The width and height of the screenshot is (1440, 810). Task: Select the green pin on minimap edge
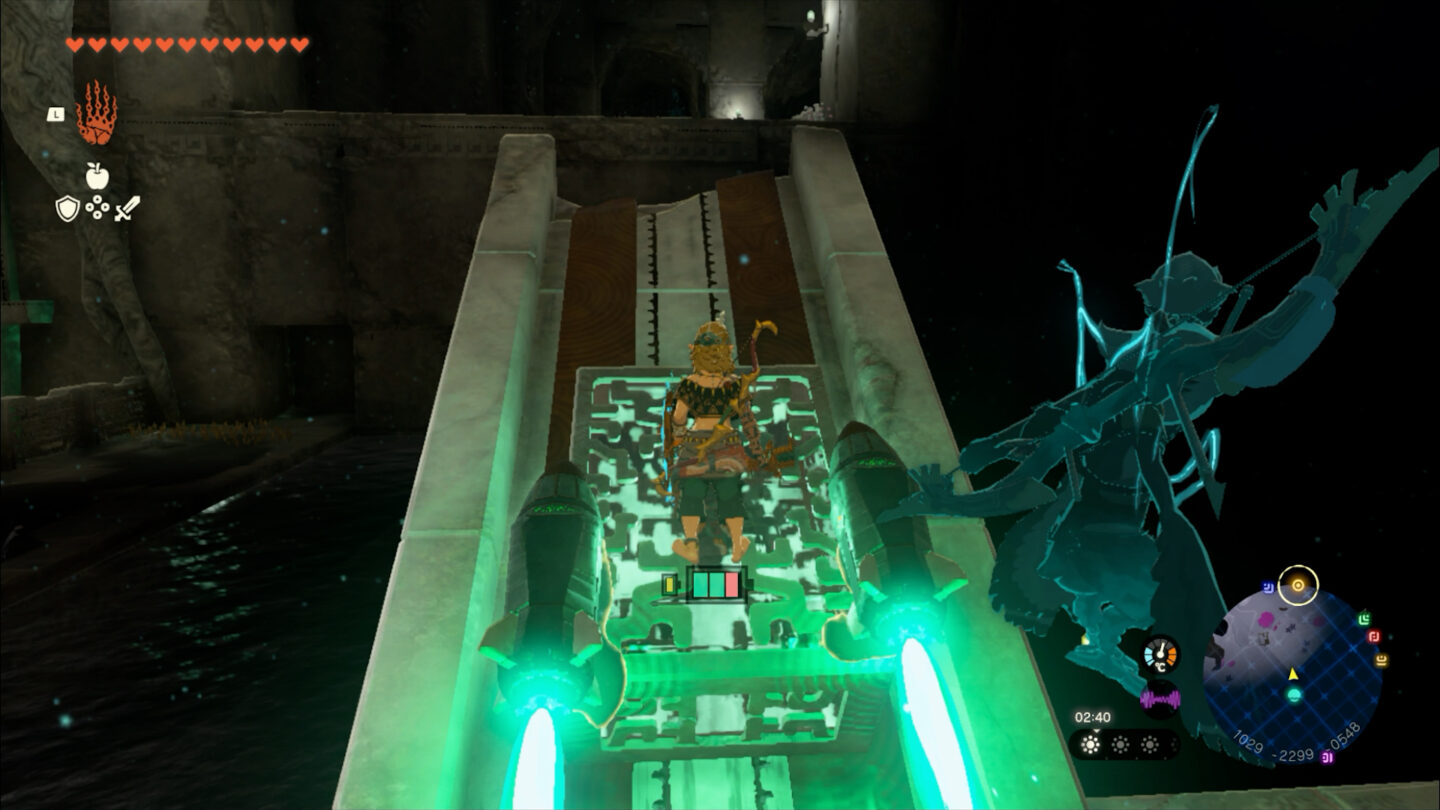pos(1365,619)
